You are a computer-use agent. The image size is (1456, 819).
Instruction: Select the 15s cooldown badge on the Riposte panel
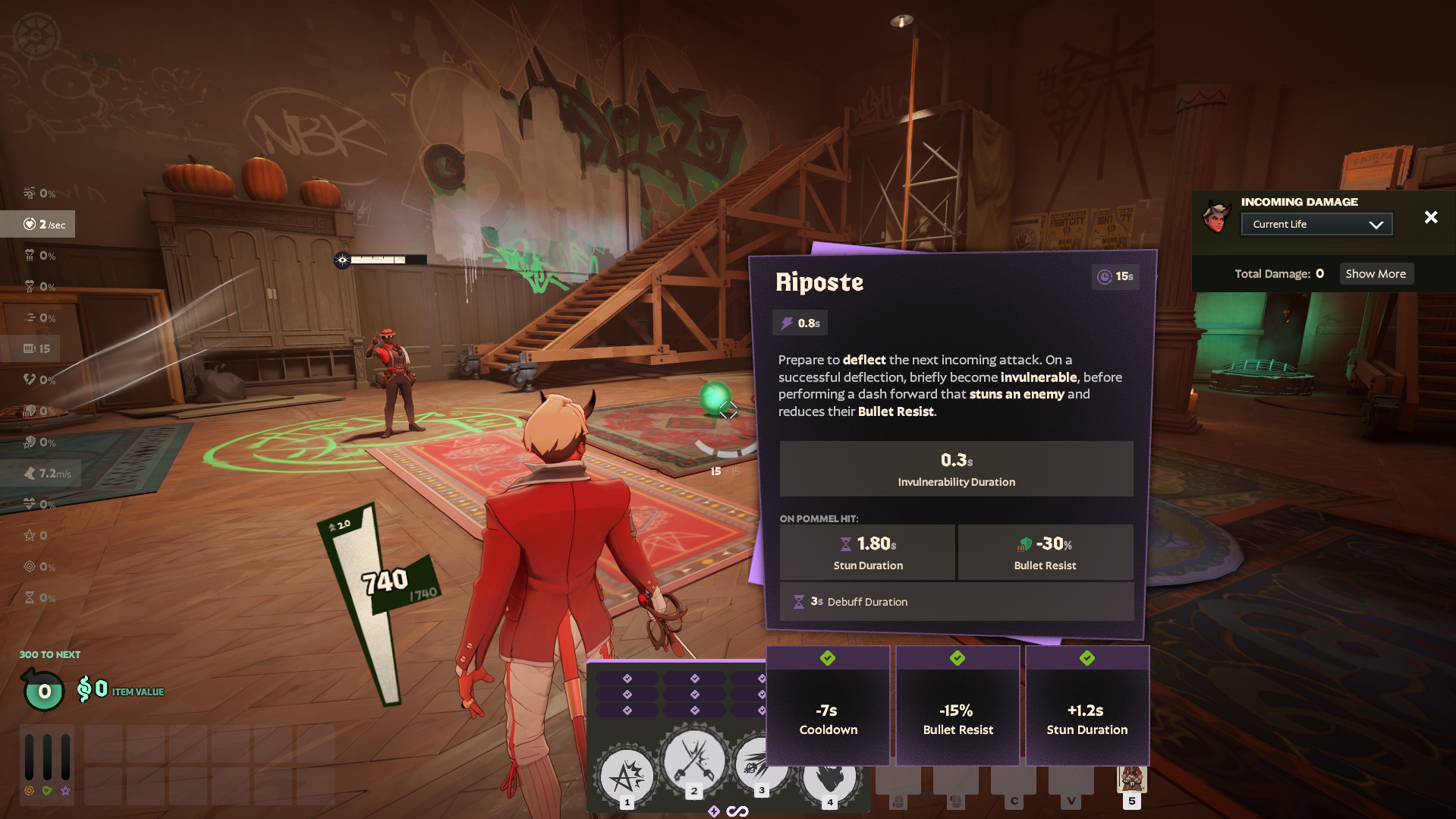[1115, 276]
